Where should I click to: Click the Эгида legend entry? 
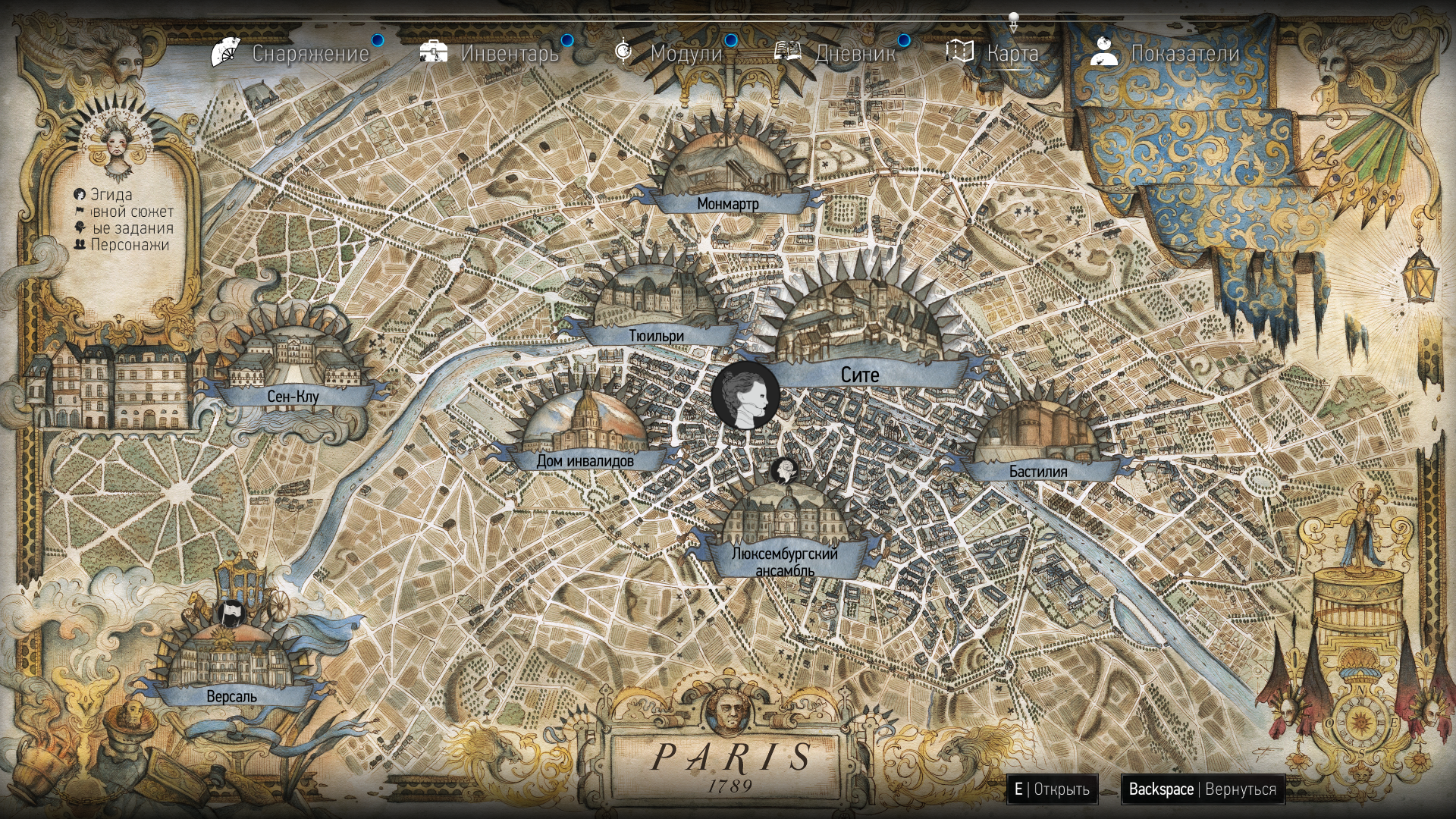(x=111, y=195)
